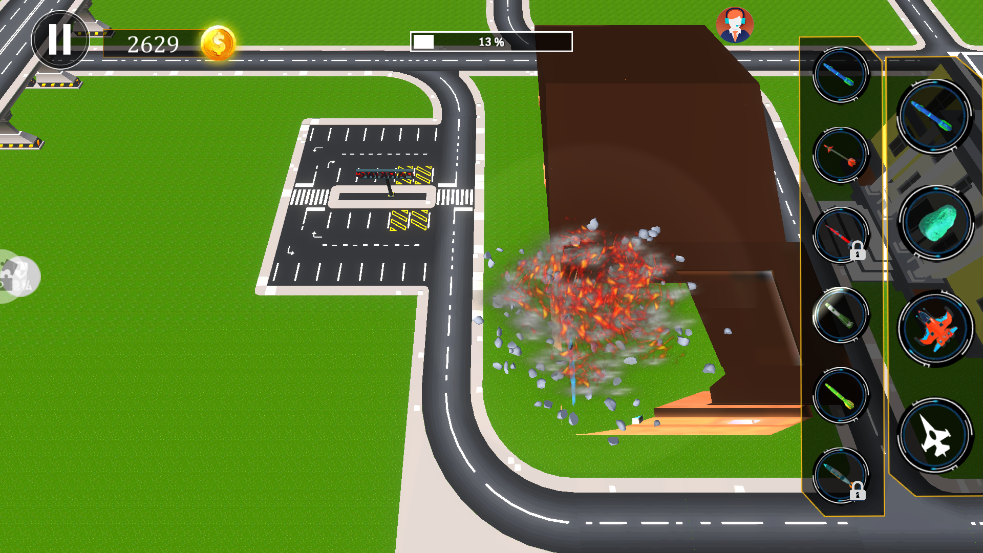Pick the gray-green bomb shell weapon
983x553 pixels.
pyautogui.click(x=840, y=316)
